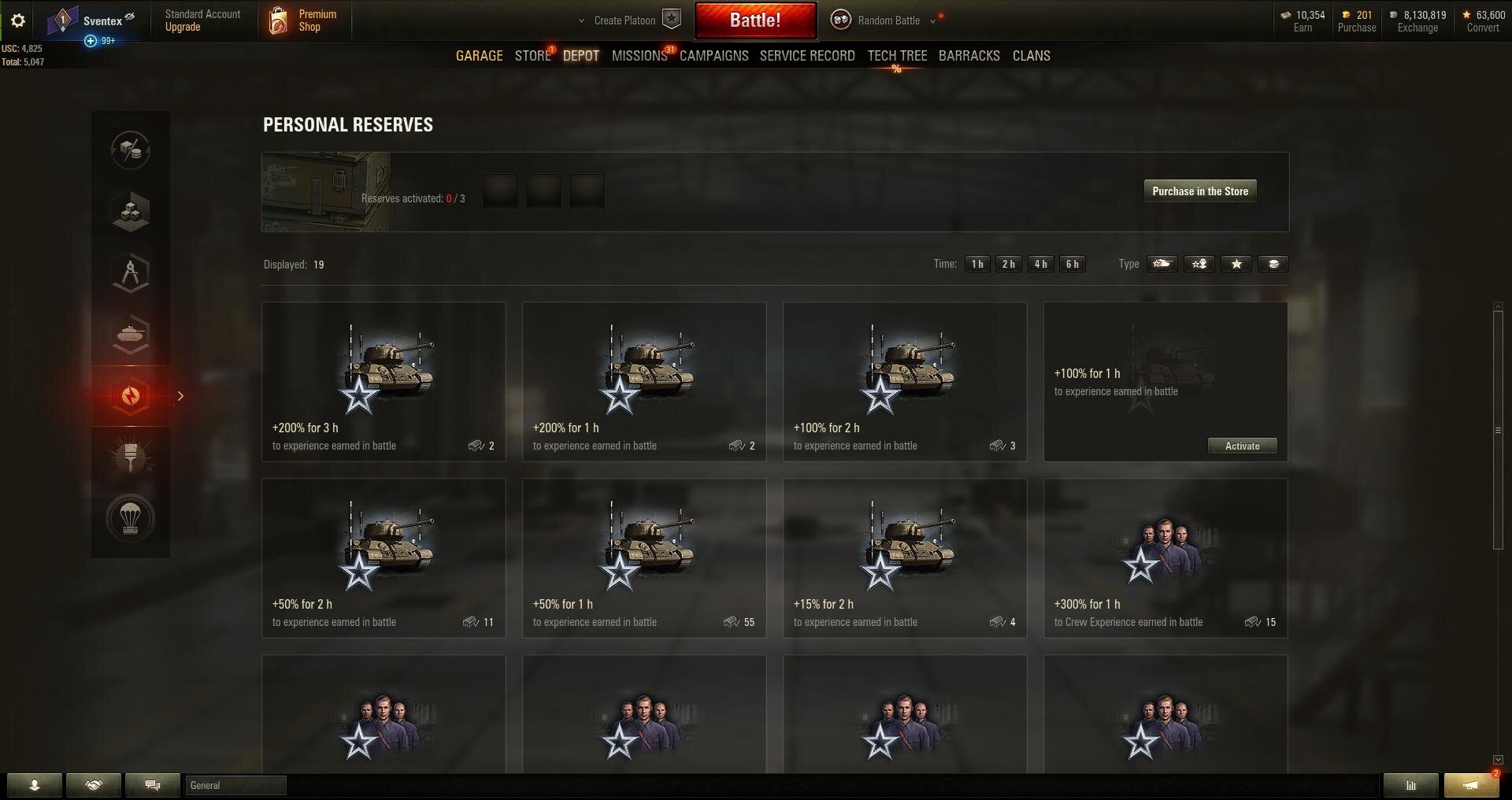The width and height of the screenshot is (1512, 800).
Task: Open the Premium Shop
Action: point(304,20)
